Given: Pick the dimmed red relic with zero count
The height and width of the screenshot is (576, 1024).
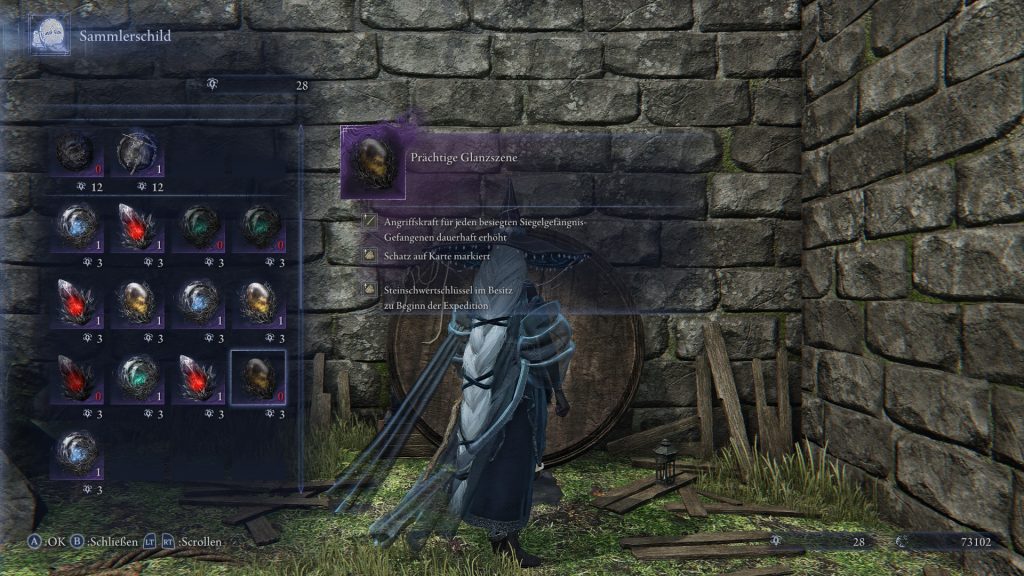Looking at the screenshot, I should tap(77, 377).
